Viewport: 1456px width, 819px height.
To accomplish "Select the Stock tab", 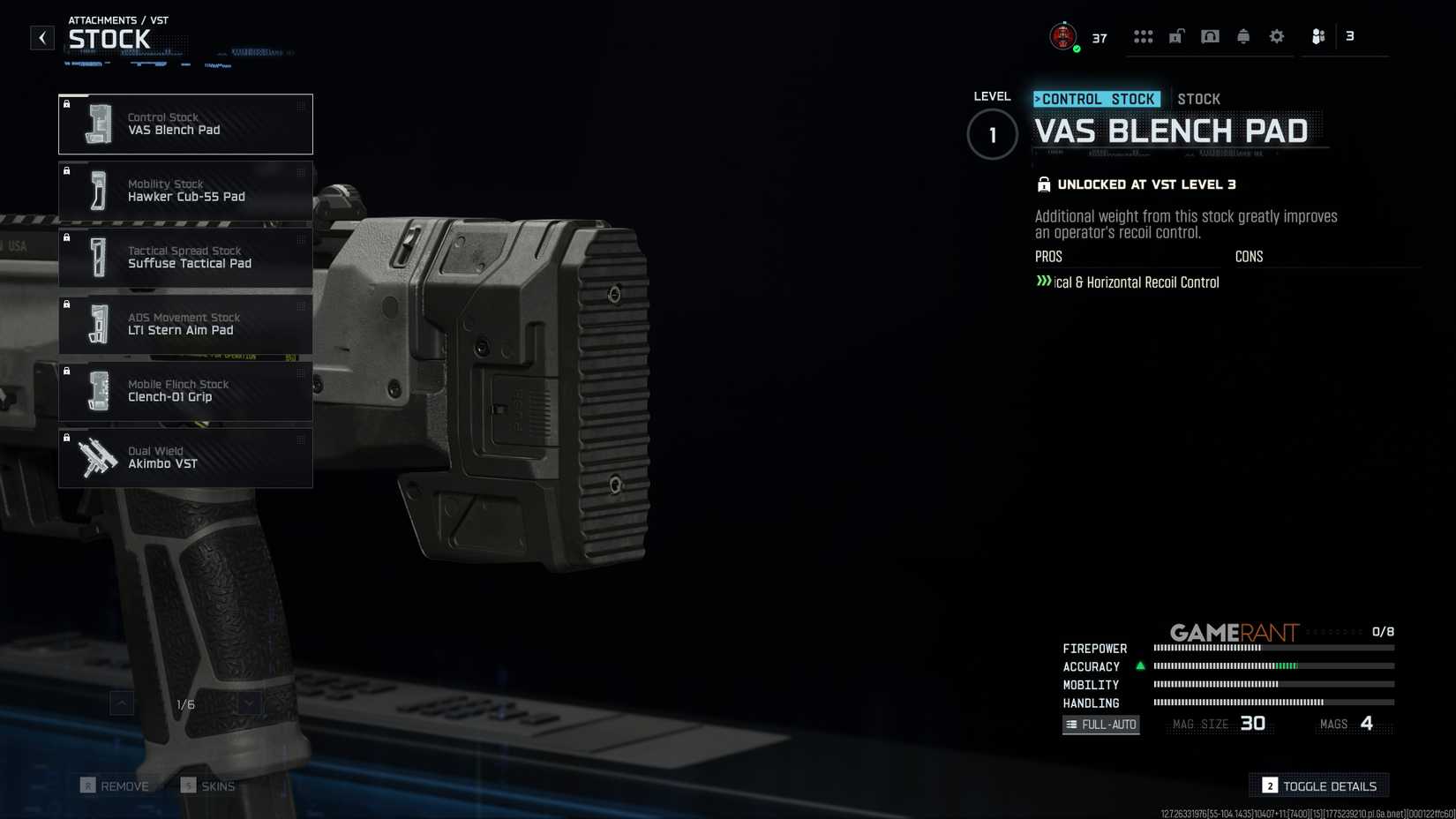I will pyautogui.click(x=1199, y=99).
